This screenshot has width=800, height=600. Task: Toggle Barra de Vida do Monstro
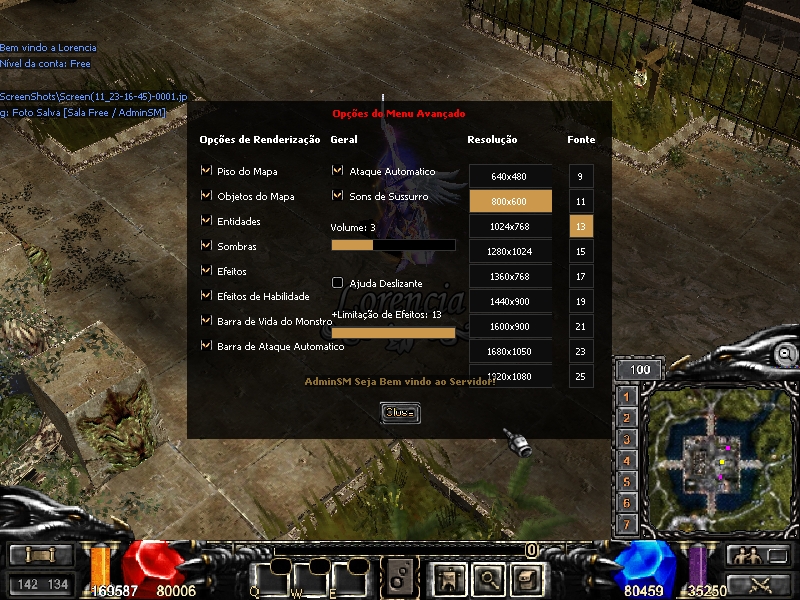[206, 321]
